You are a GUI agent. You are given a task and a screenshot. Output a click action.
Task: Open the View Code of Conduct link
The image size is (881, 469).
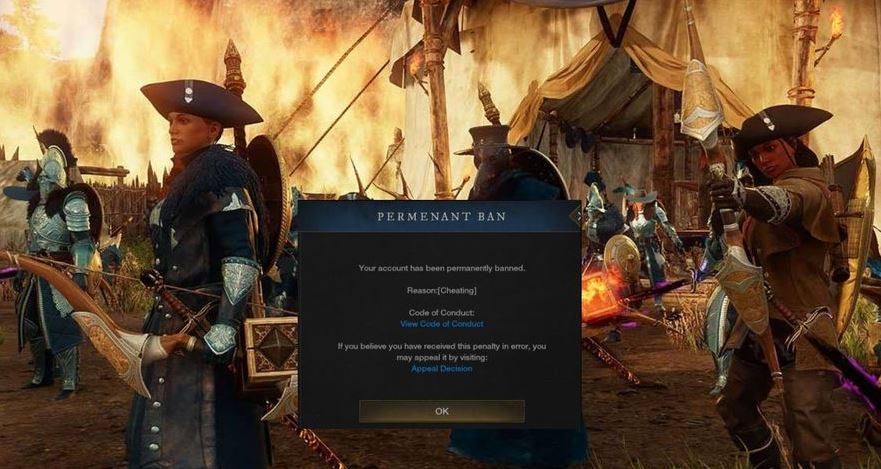pyautogui.click(x=441, y=324)
